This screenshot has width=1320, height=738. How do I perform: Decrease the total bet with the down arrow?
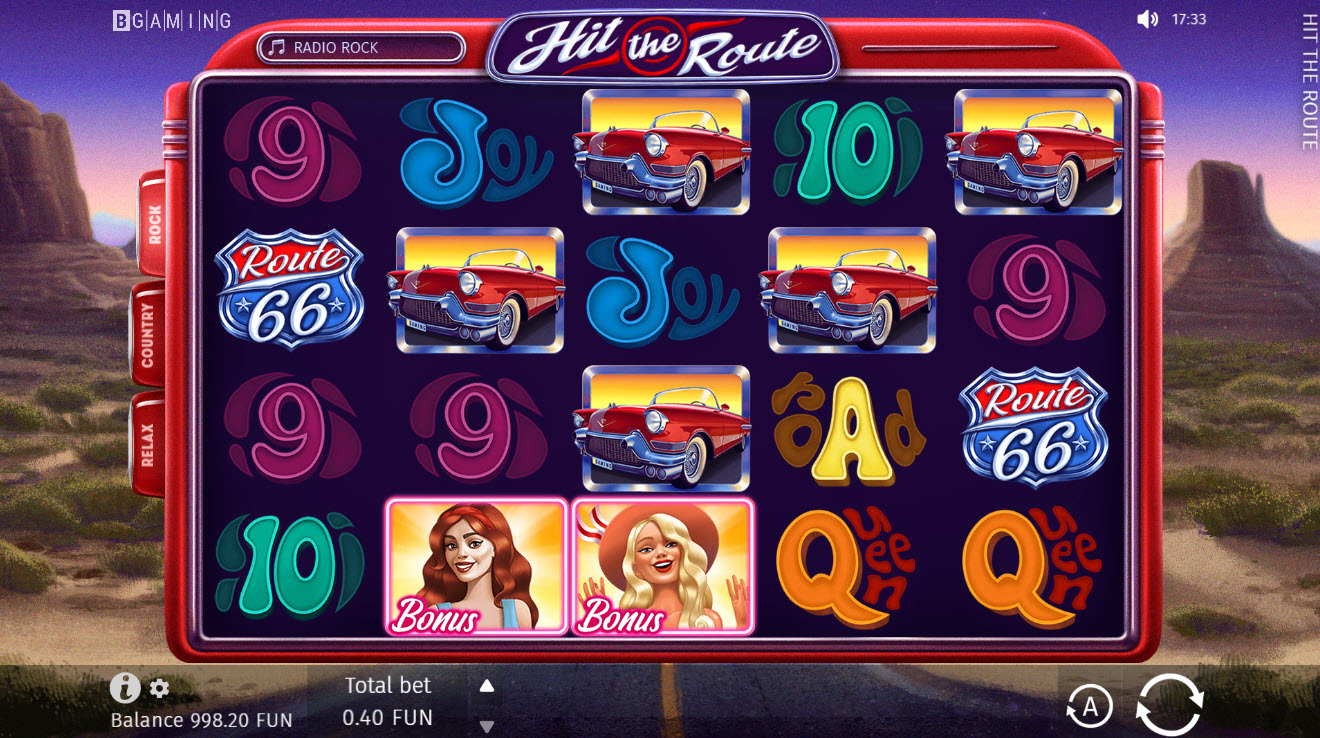point(487,726)
